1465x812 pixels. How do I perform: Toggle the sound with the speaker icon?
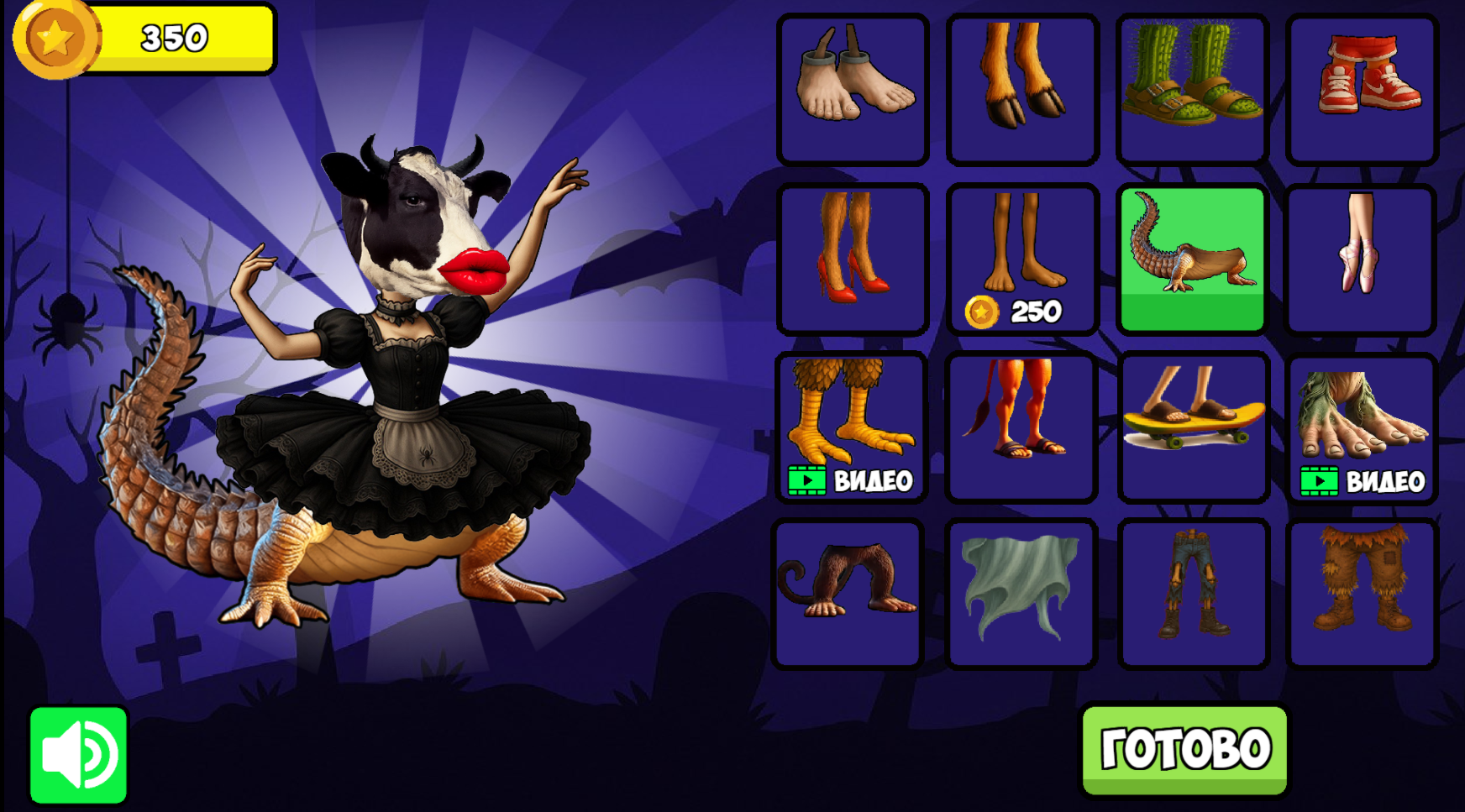point(80,754)
